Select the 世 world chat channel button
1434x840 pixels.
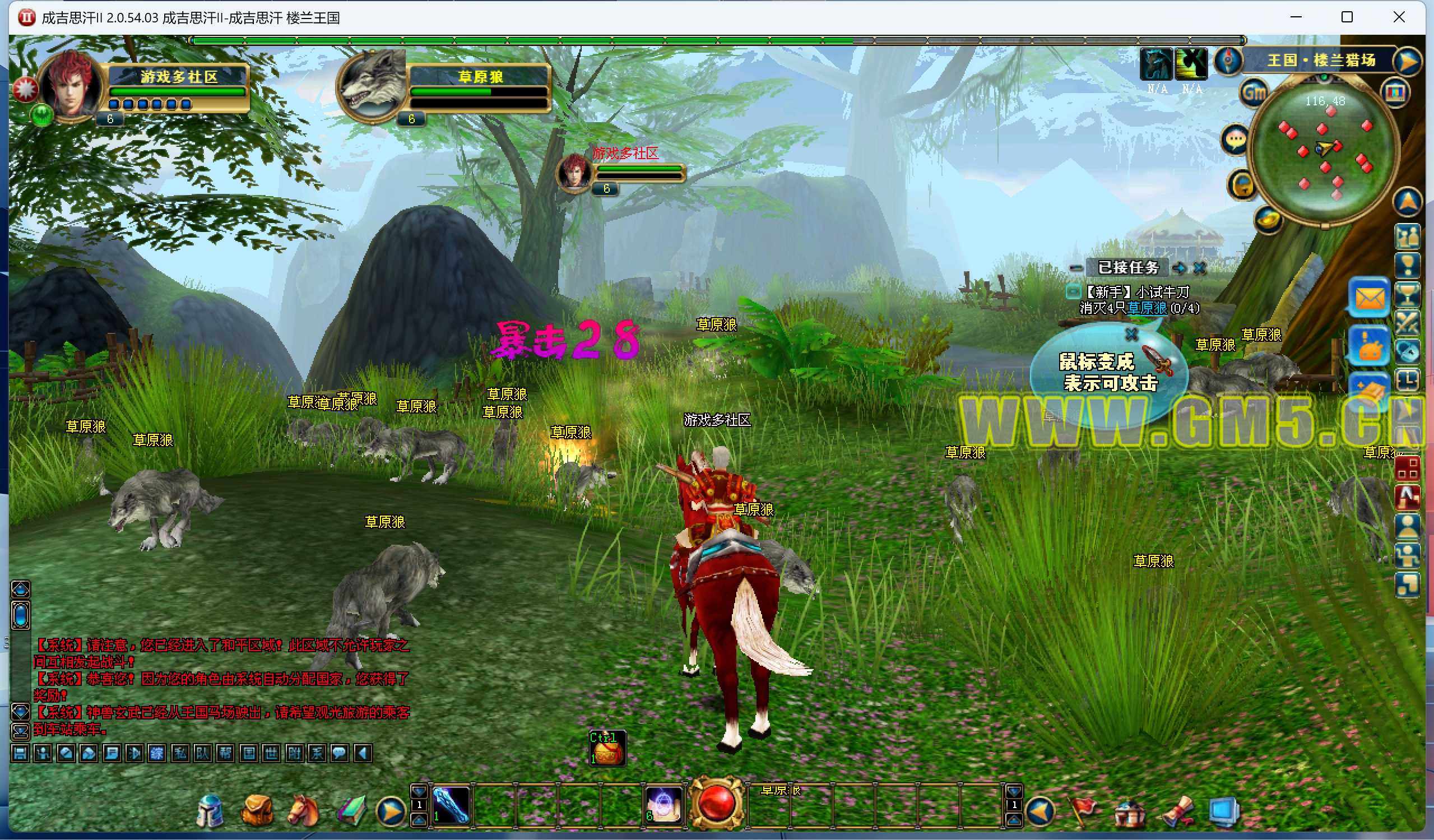tap(271, 754)
